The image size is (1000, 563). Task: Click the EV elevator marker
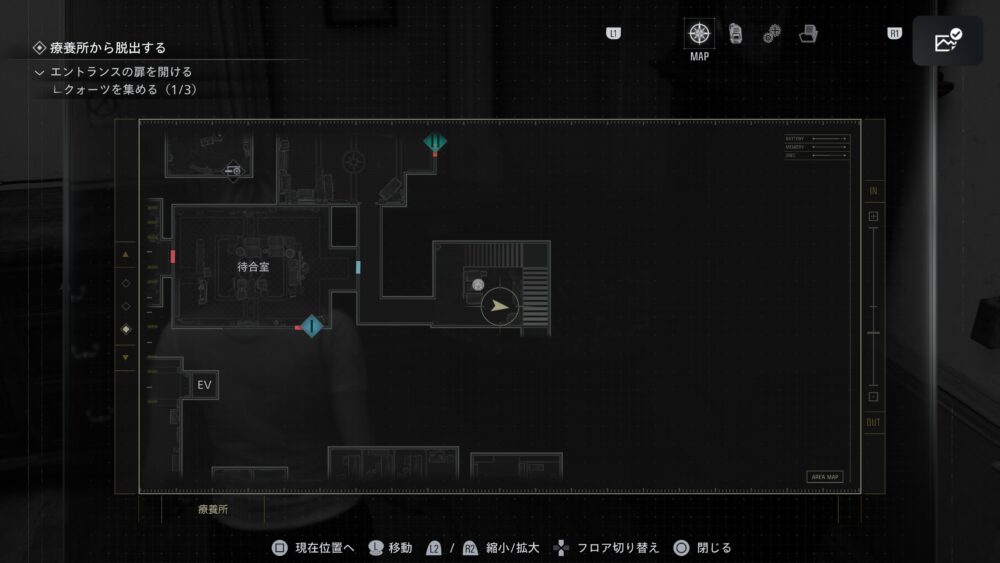tap(205, 385)
